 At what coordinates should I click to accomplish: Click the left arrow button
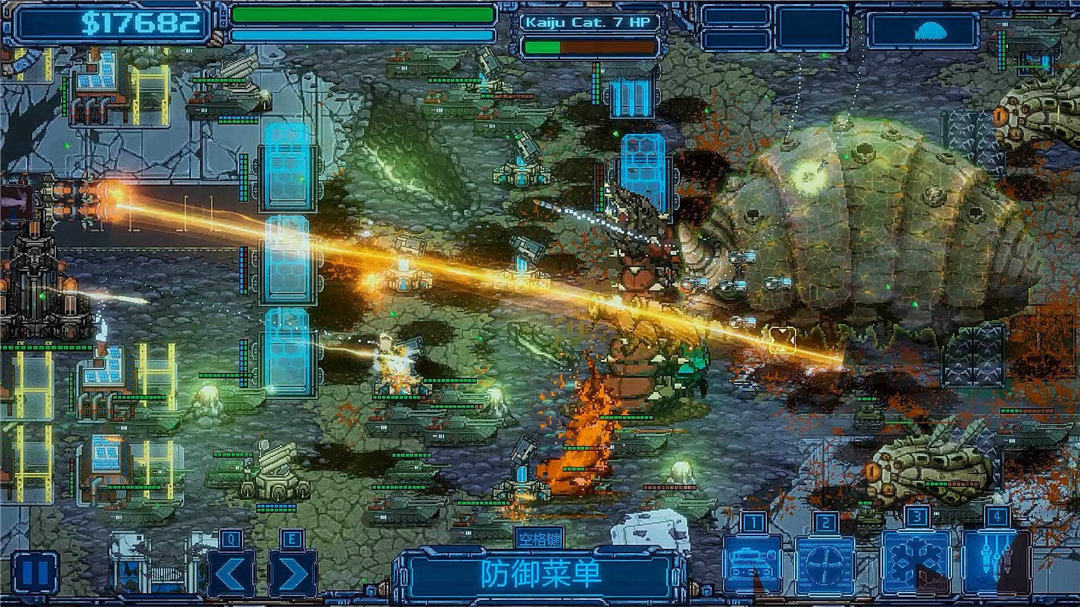[231, 573]
